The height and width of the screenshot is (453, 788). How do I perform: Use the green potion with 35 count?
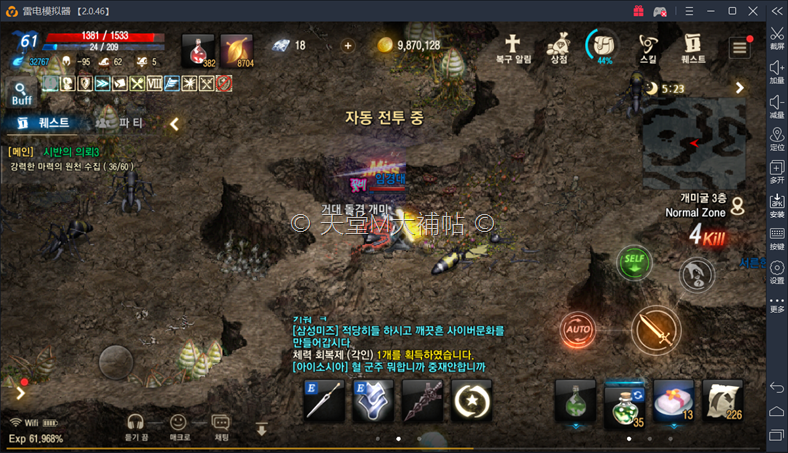pos(624,402)
